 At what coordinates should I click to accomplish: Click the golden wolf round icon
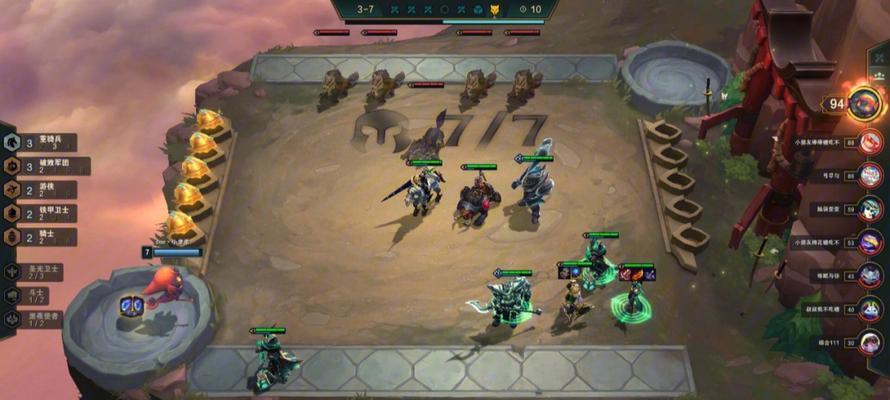[x=493, y=10]
